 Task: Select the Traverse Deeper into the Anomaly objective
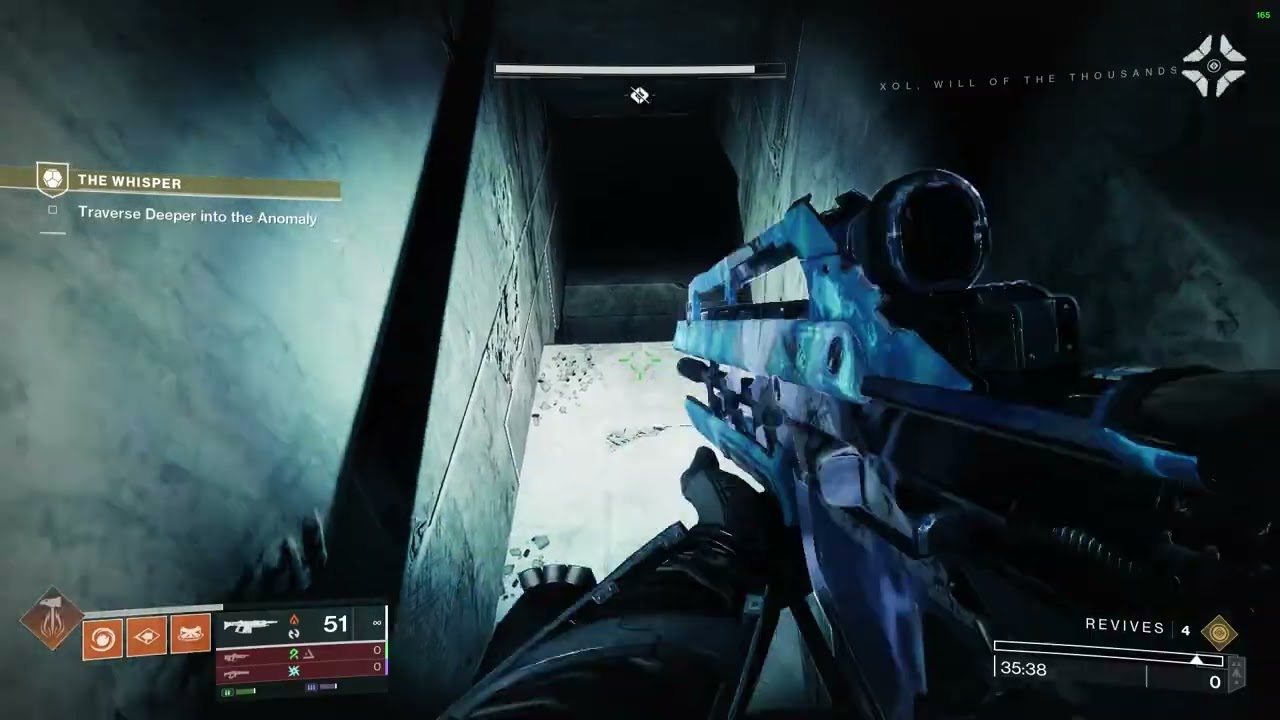click(197, 217)
